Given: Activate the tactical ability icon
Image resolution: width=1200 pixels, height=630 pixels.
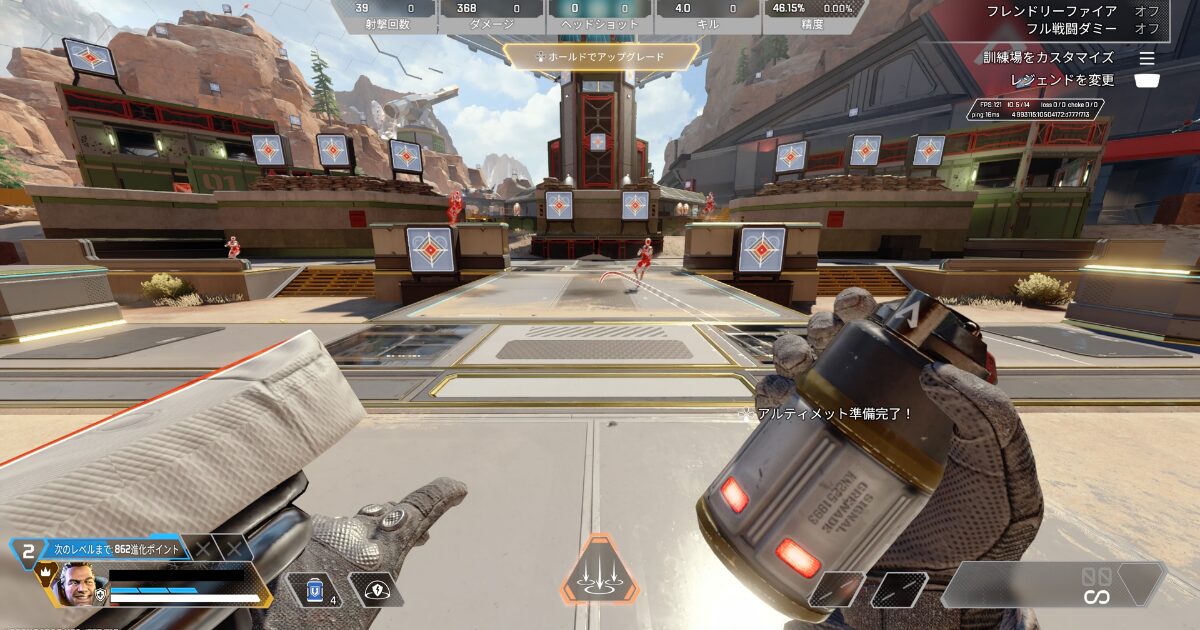Looking at the screenshot, I should (378, 589).
